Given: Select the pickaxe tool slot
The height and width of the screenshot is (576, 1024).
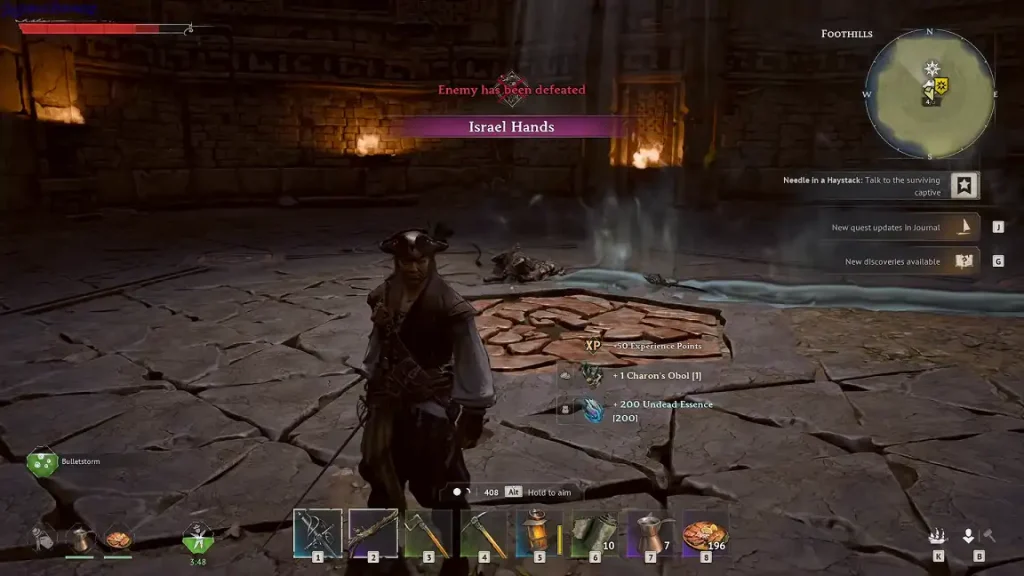Looking at the screenshot, I should [x=484, y=532].
